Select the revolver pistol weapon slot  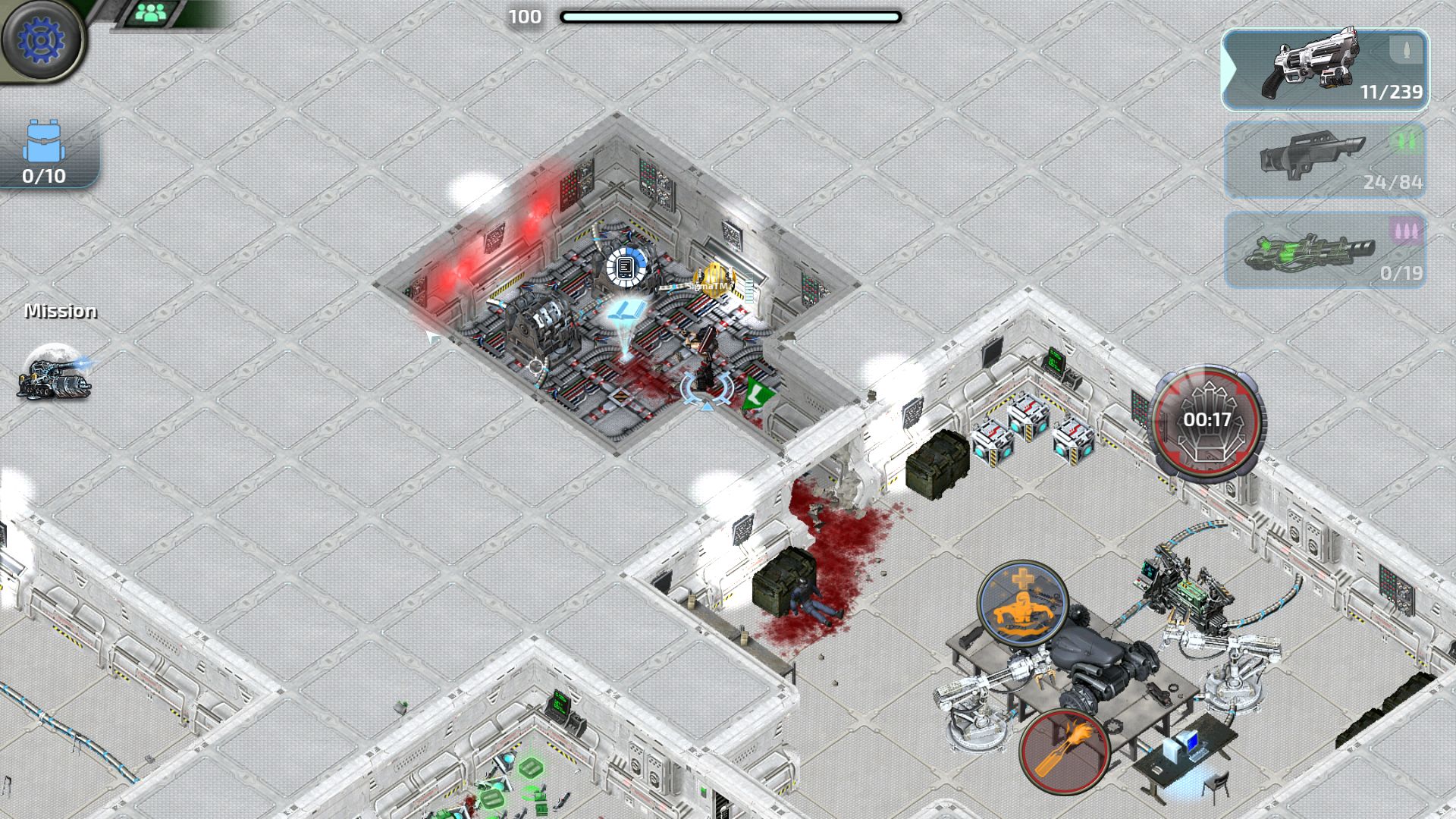point(1325,70)
